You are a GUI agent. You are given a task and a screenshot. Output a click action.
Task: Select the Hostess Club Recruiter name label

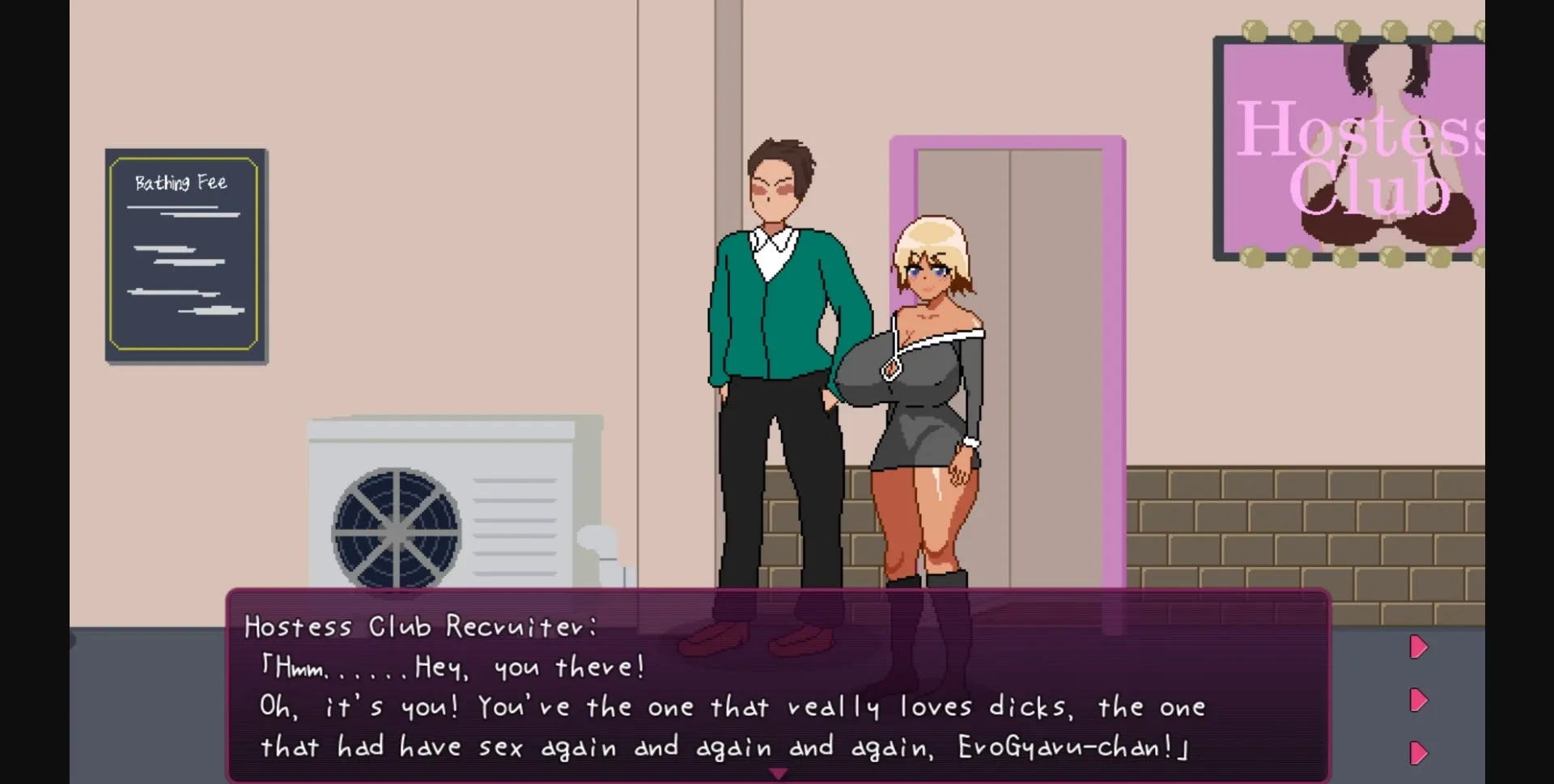[x=419, y=625]
